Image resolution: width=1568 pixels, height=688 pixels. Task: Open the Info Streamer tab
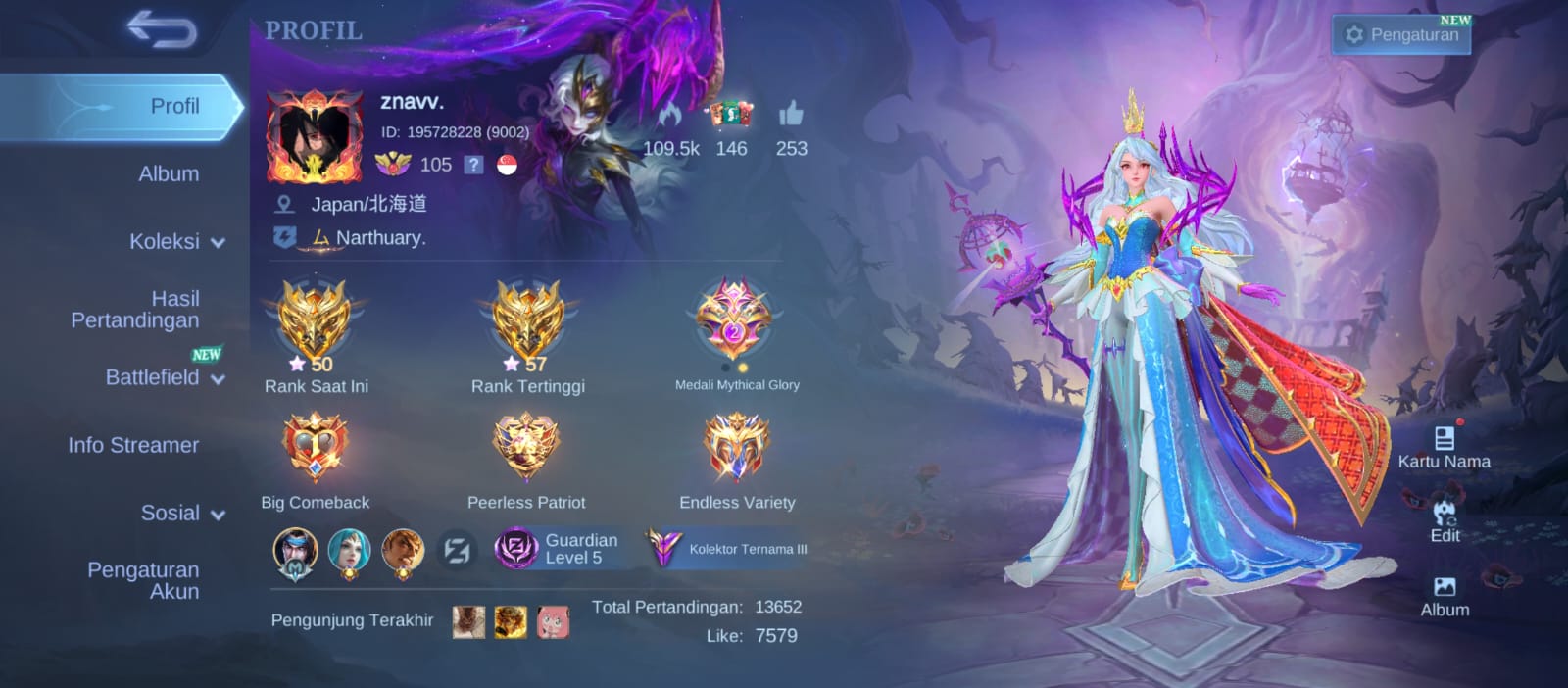tap(133, 445)
